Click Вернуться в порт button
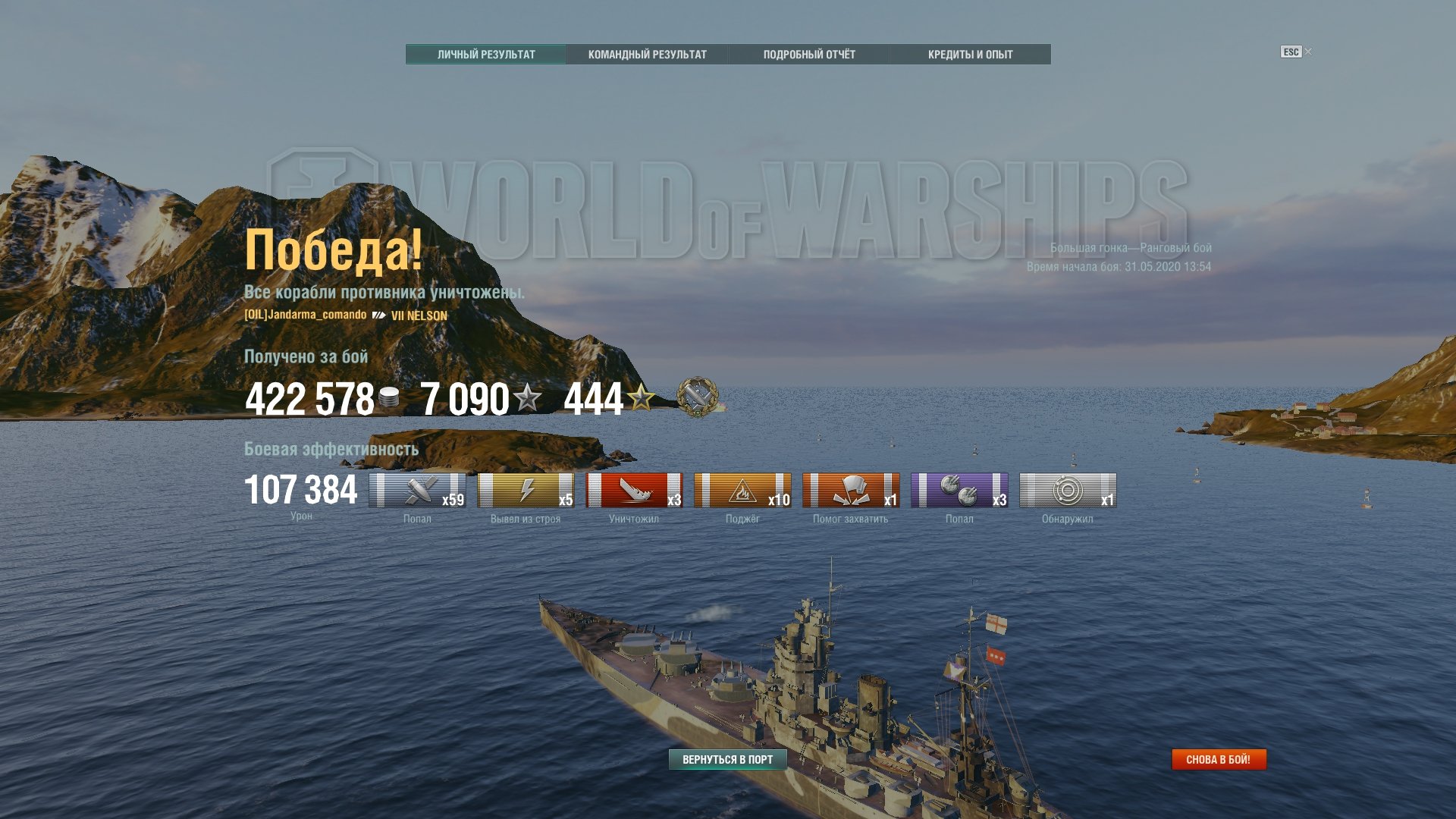The width and height of the screenshot is (1456, 819). pos(727,759)
